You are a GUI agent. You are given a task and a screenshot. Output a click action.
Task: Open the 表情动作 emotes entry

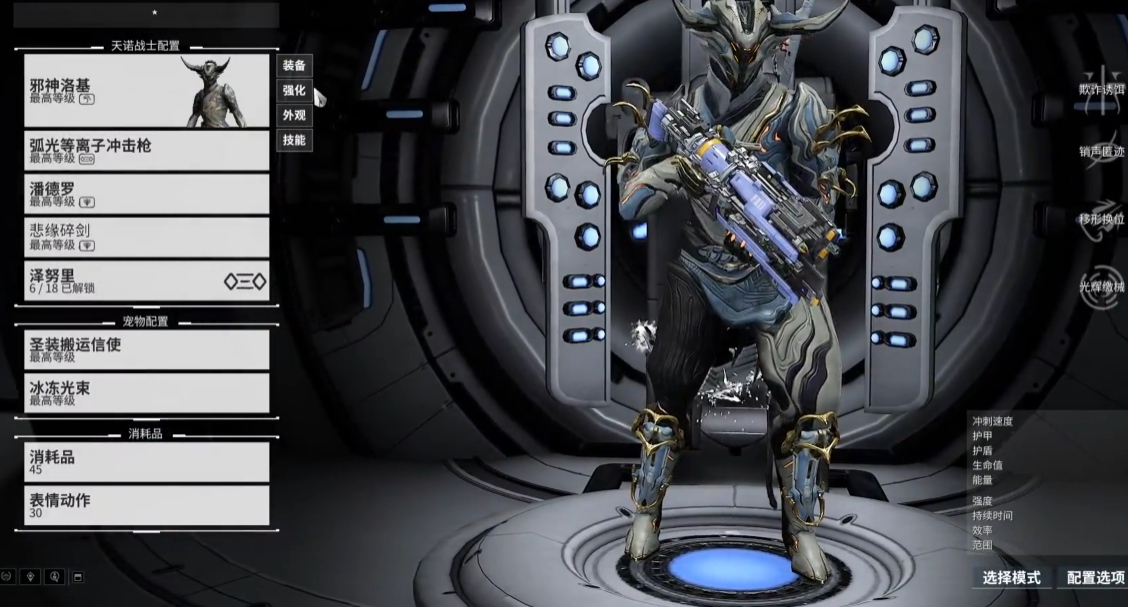click(x=146, y=505)
